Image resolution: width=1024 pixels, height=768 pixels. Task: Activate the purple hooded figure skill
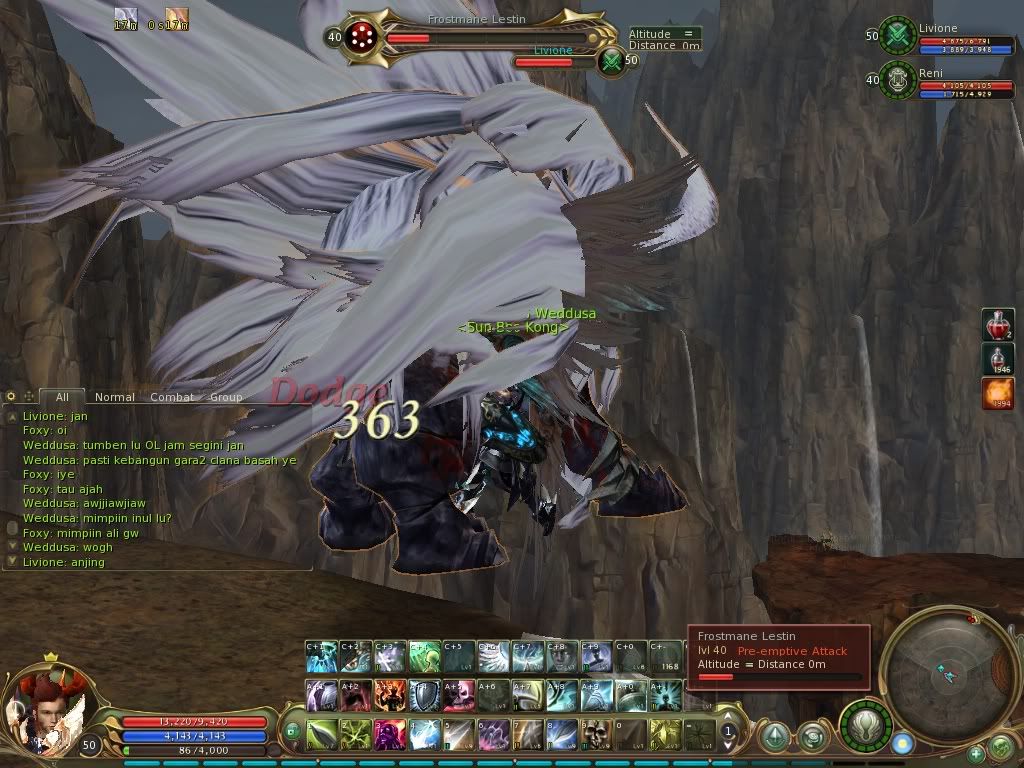pos(390,734)
